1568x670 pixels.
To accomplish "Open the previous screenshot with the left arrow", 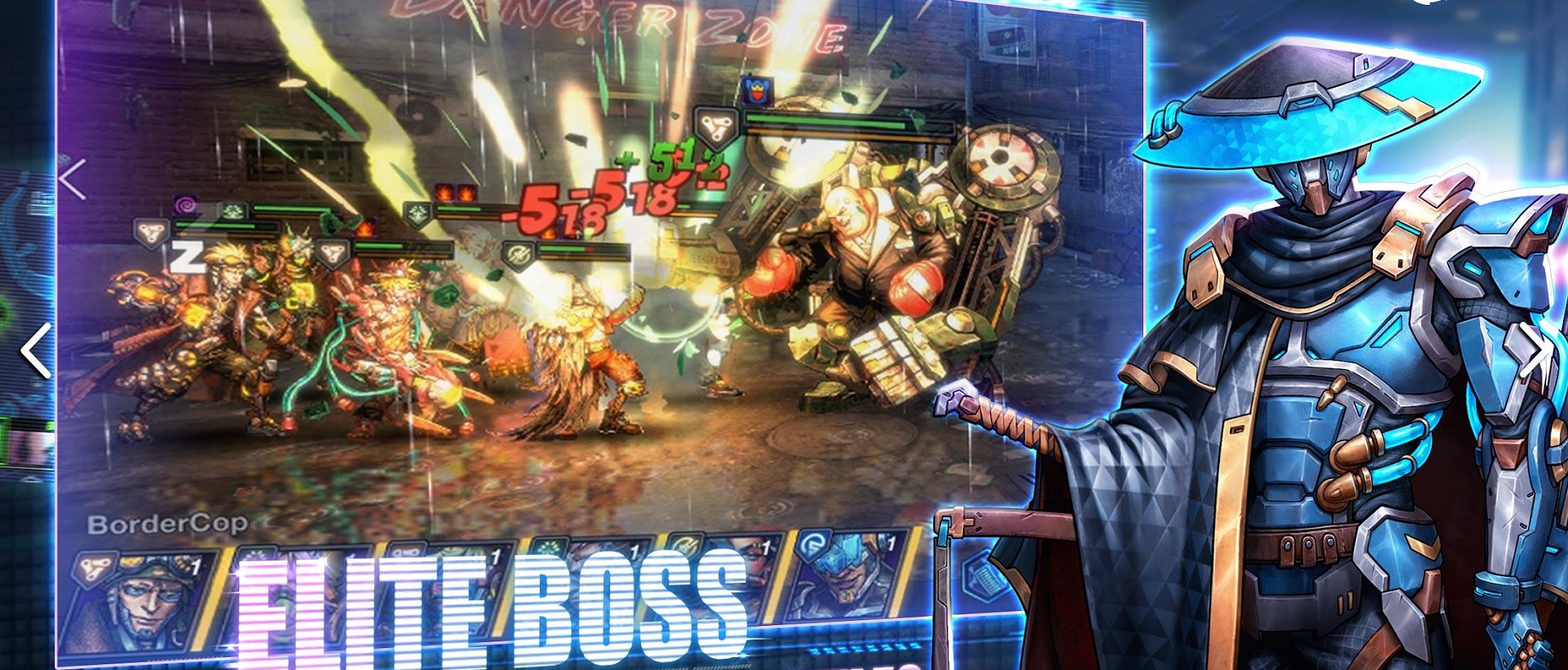I will [x=36, y=349].
